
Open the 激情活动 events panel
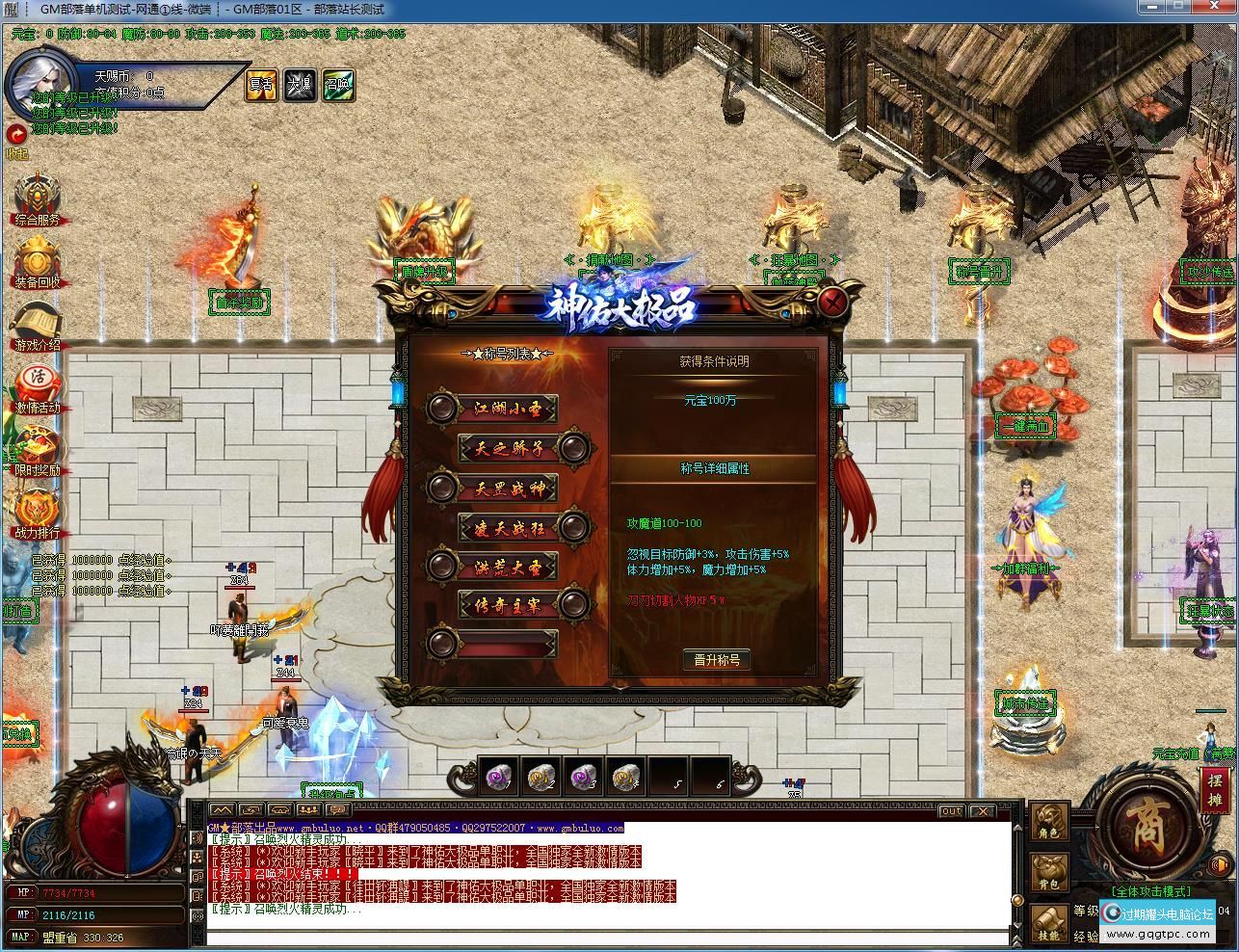point(37,388)
